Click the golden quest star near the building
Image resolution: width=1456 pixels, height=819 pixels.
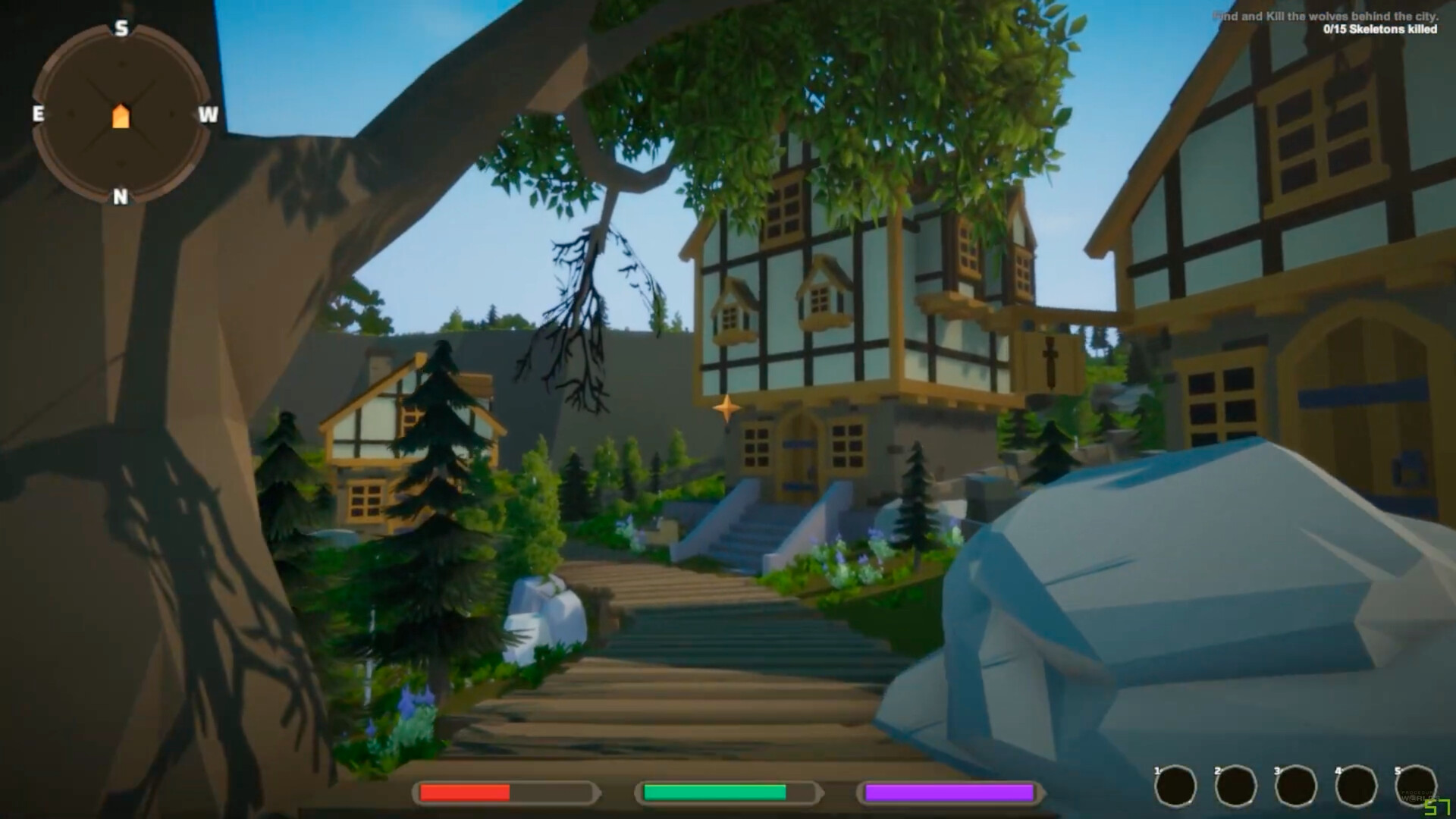click(727, 407)
